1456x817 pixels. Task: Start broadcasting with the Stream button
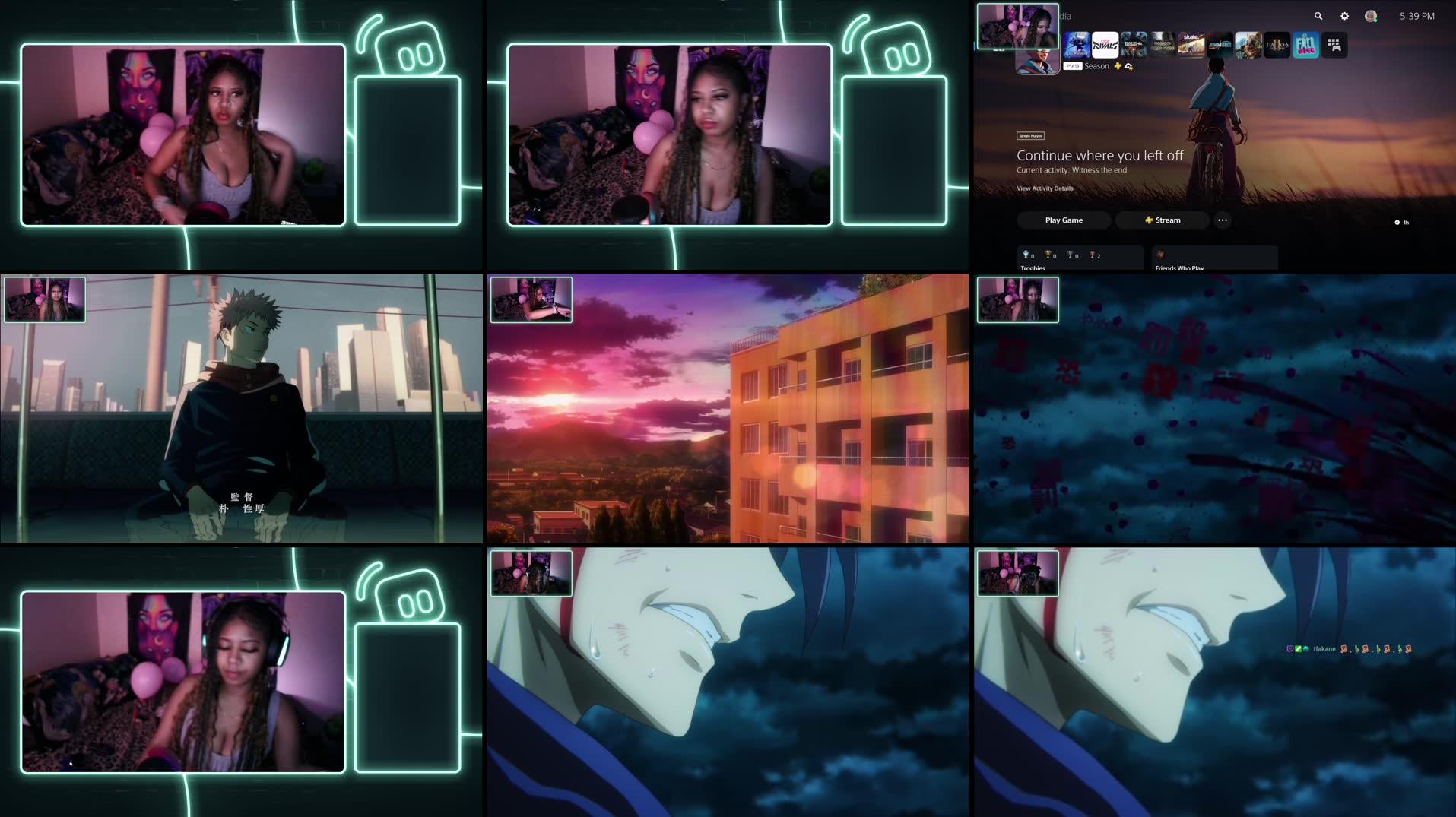click(1162, 220)
